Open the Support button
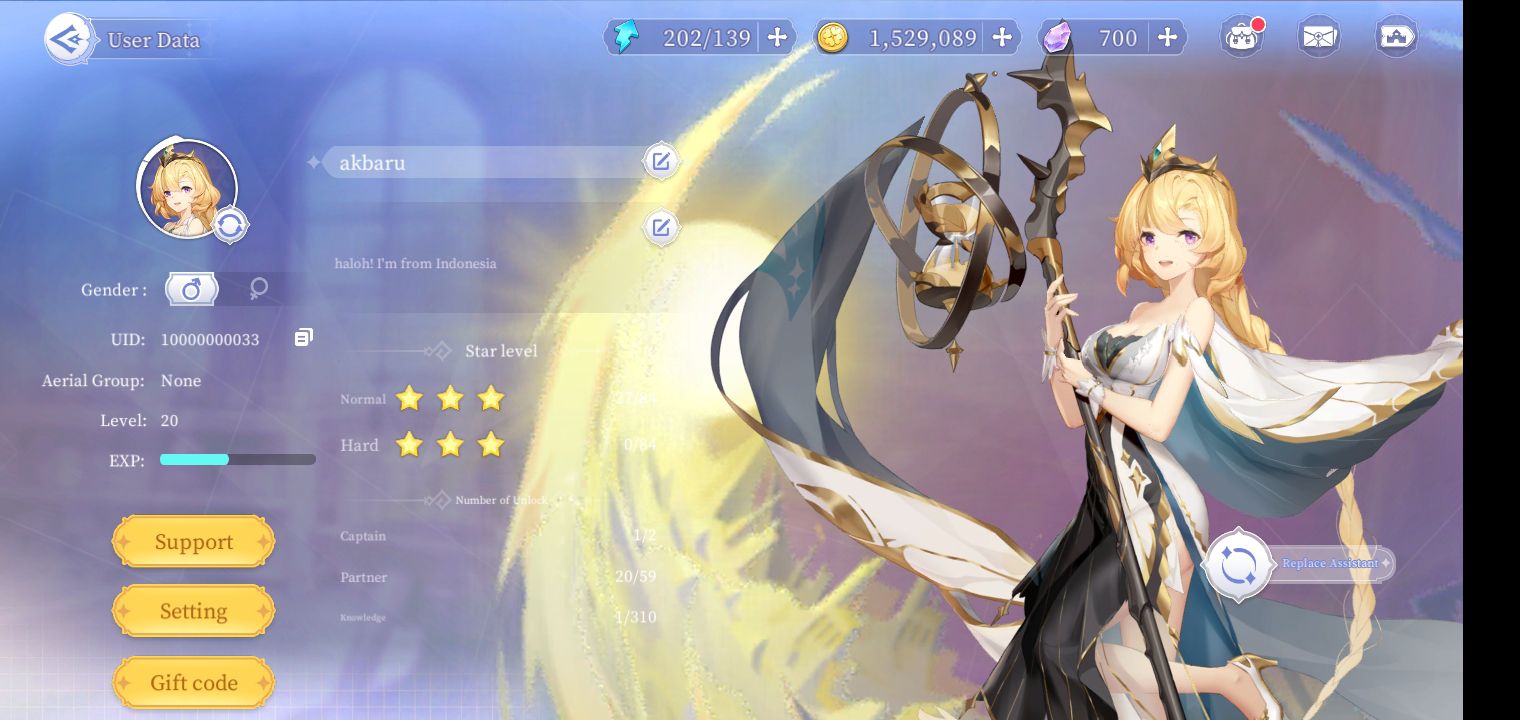Viewport: 1520px width, 720px height. tap(193, 542)
